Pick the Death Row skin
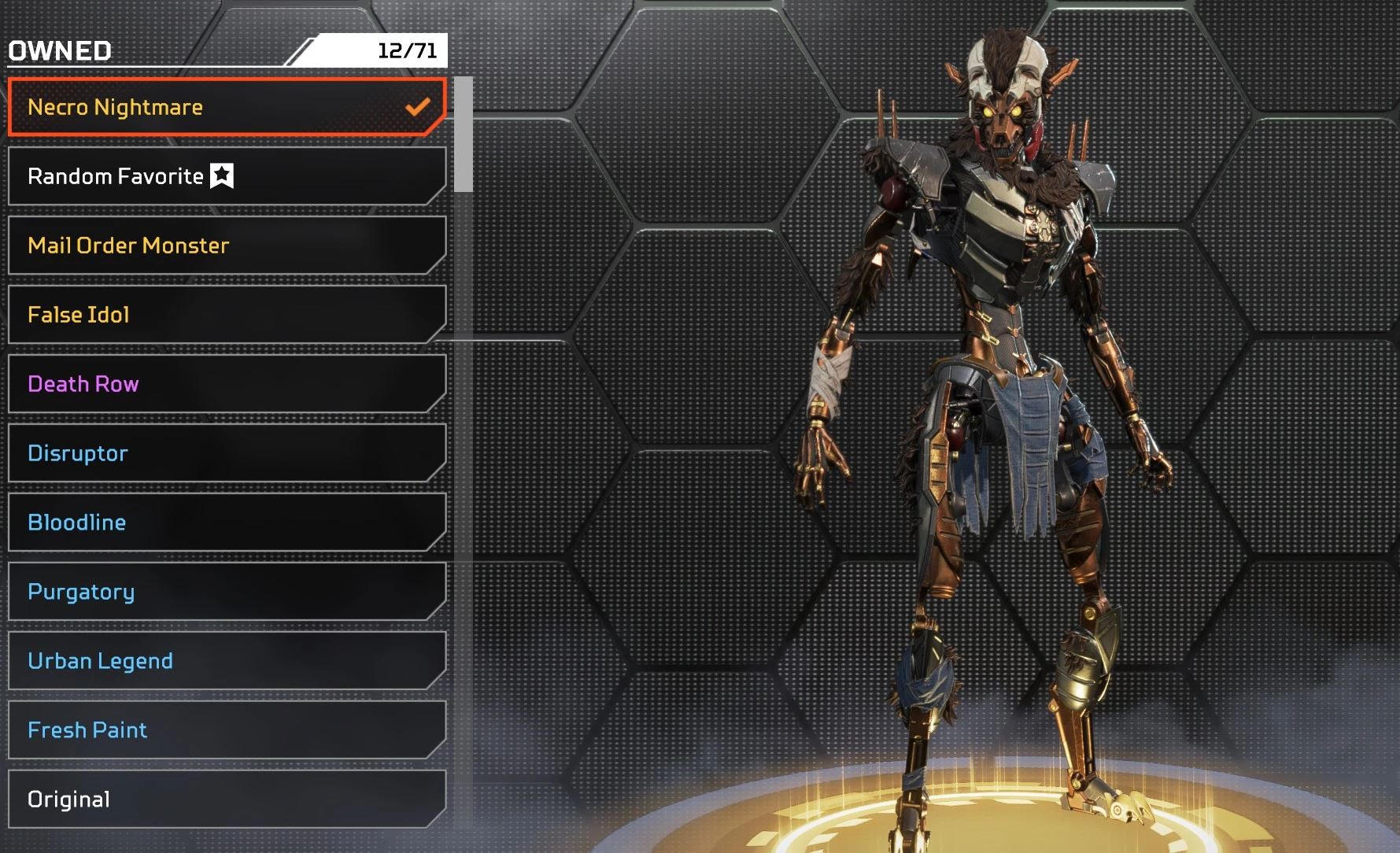 tap(227, 384)
